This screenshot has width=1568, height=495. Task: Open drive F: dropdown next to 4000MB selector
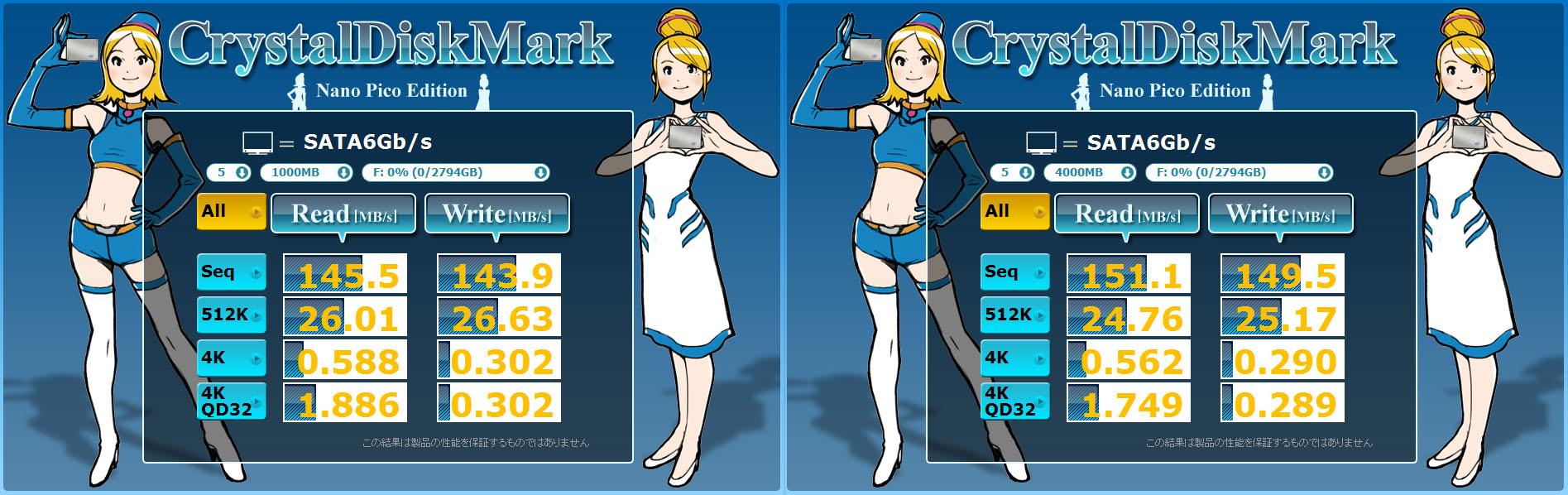(1239, 172)
